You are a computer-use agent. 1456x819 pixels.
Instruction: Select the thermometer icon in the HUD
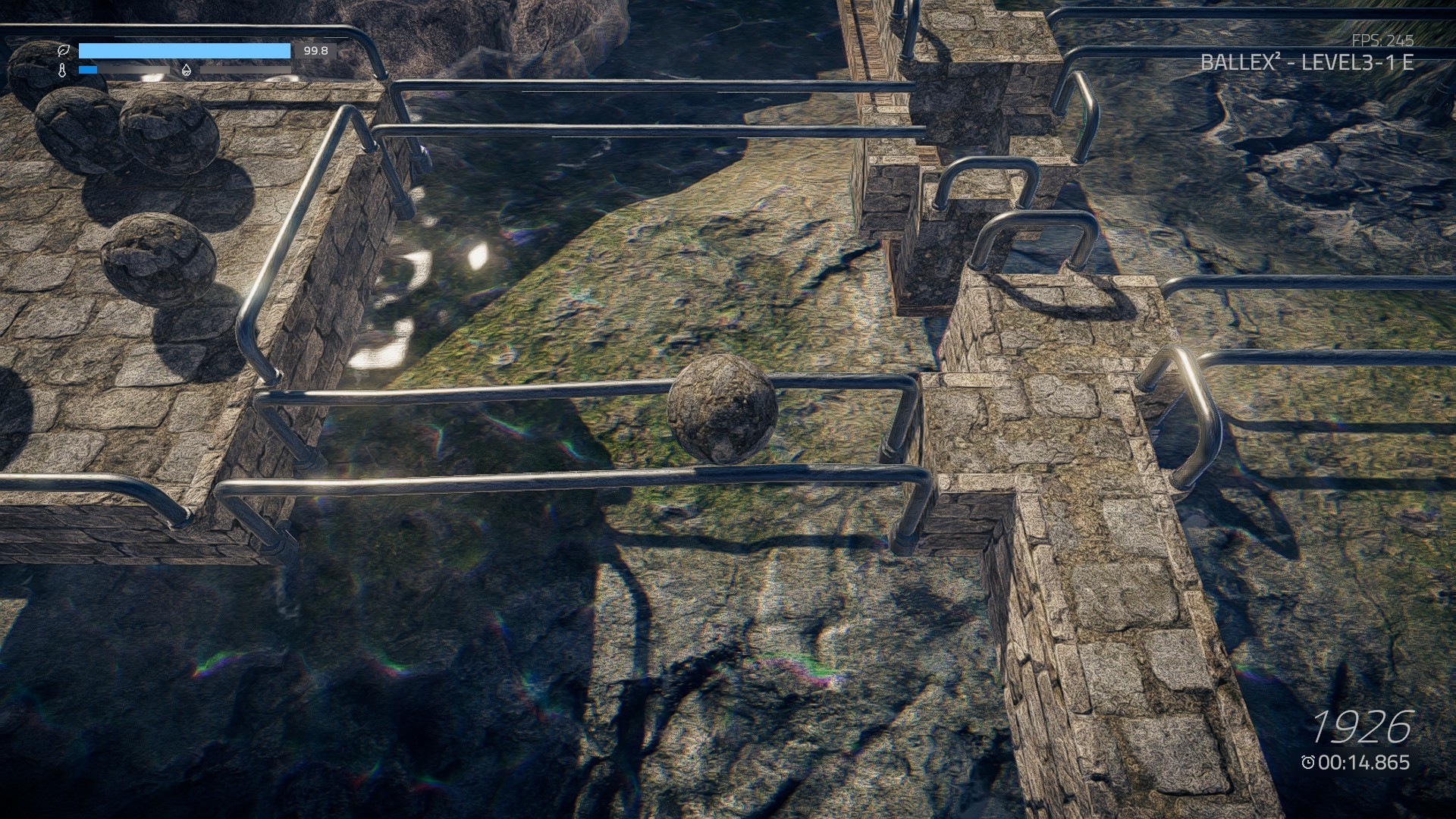[64, 71]
